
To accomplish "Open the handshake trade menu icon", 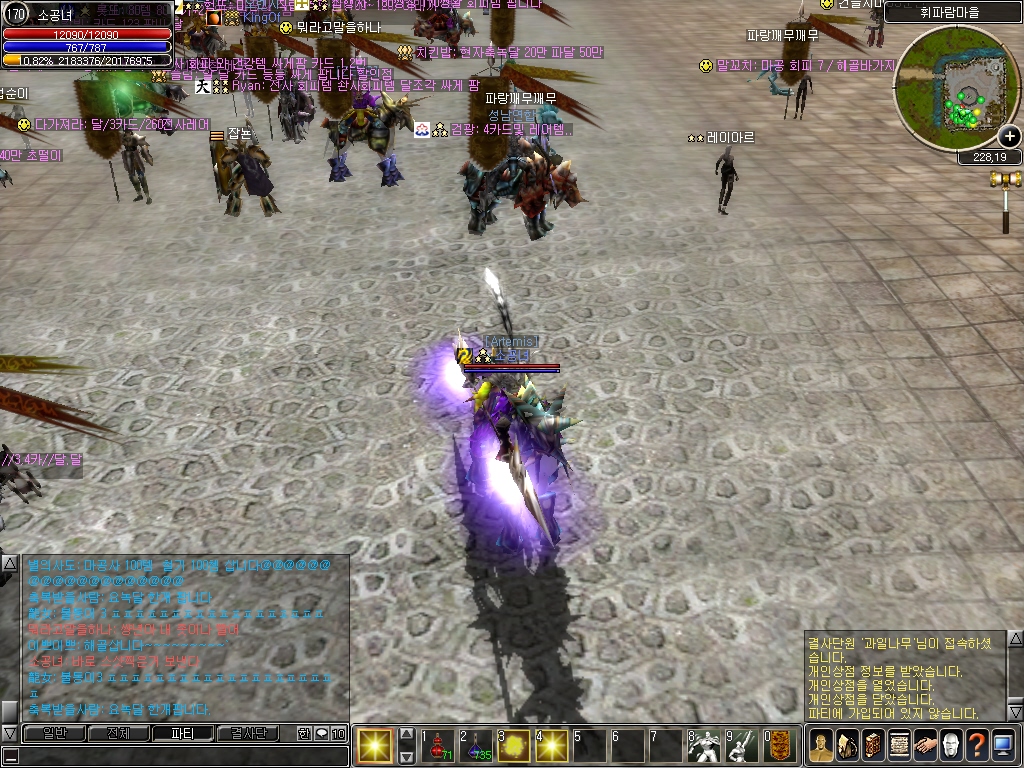I will 925,745.
